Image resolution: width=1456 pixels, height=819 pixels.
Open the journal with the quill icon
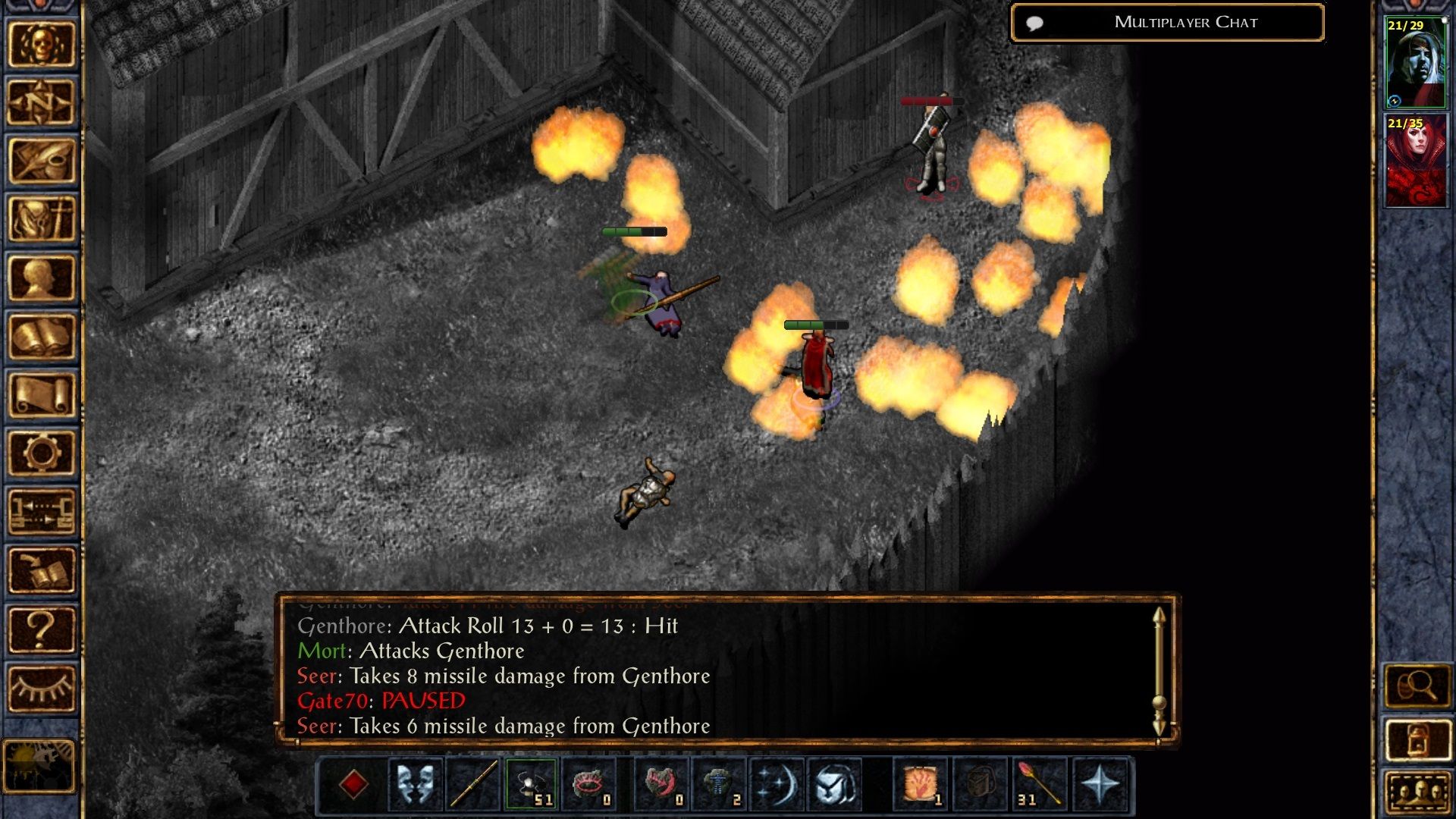(42, 161)
